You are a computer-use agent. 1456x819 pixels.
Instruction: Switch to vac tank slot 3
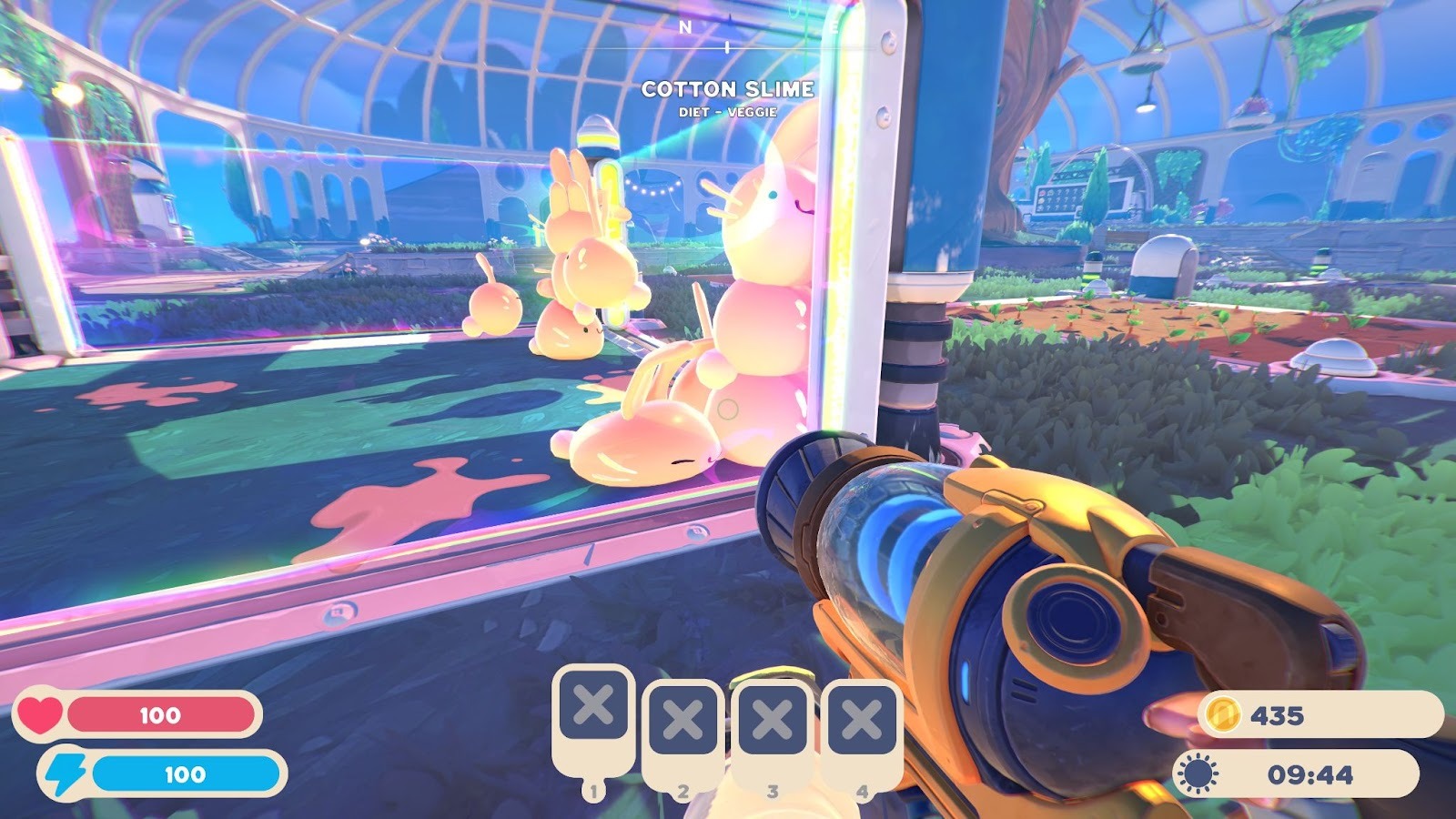[772, 722]
